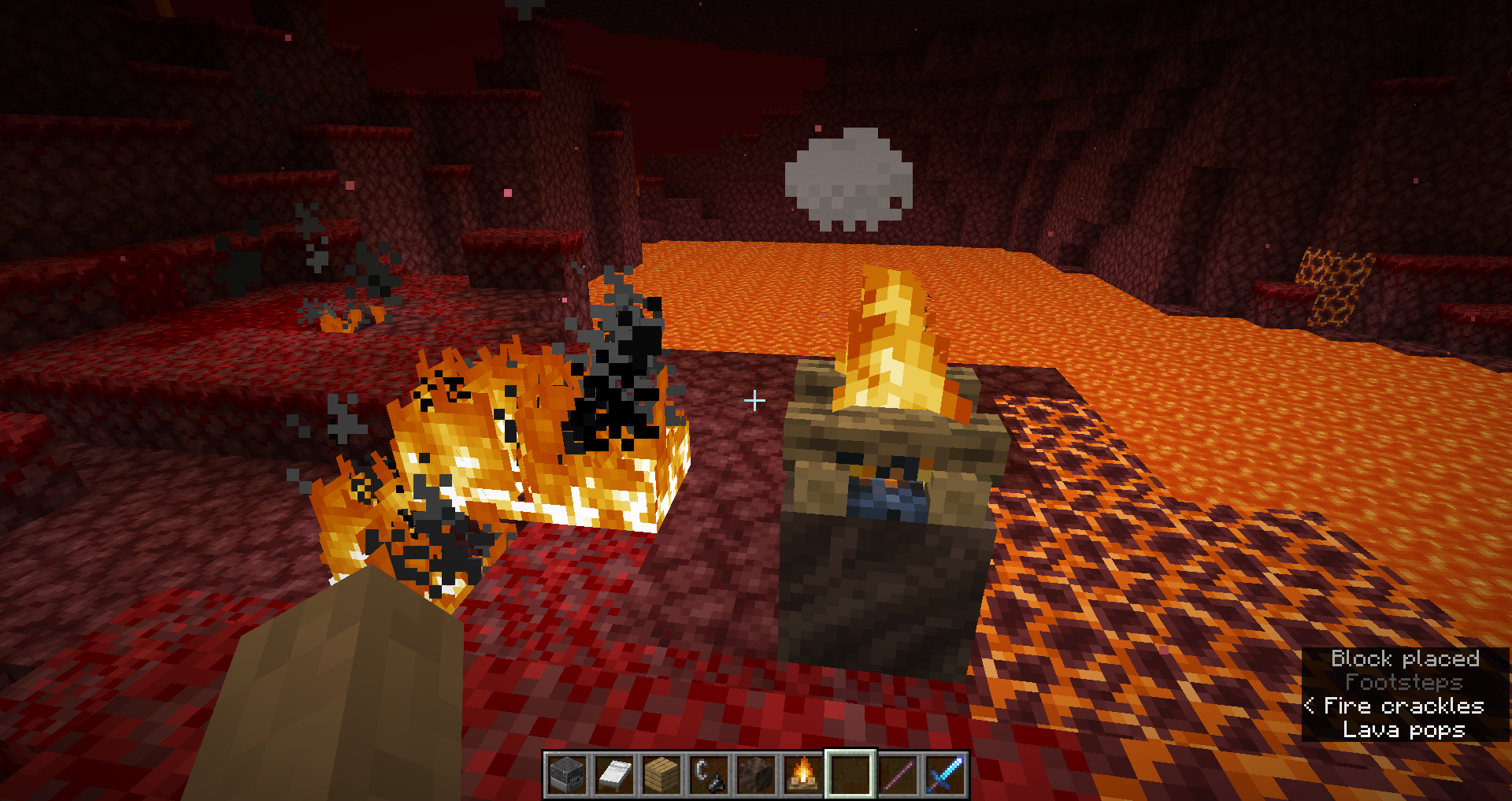1512x801 pixels.
Task: Choose the white bed in the hotbar
Action: (x=614, y=775)
